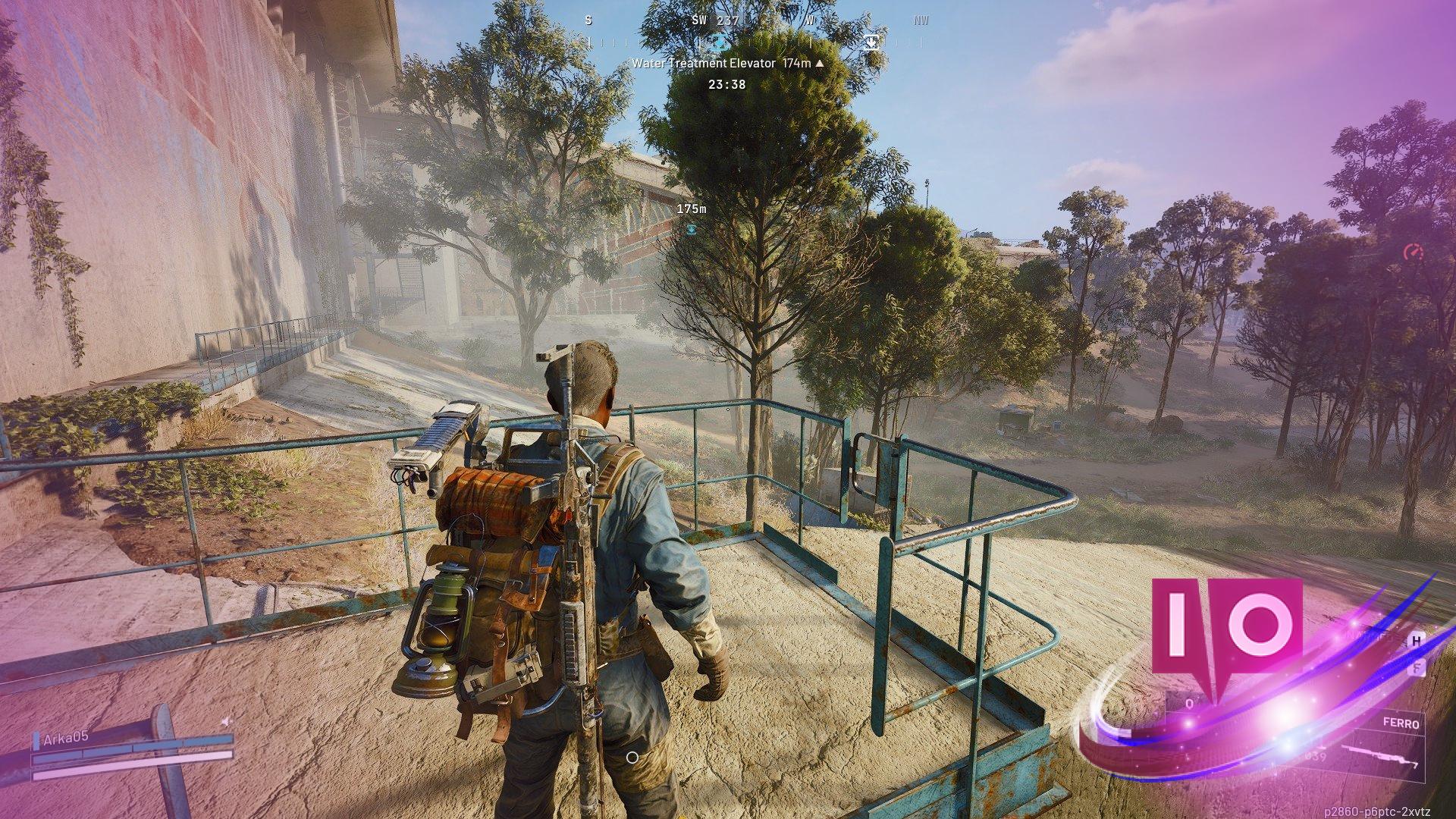Viewport: 1456px width, 819px height.
Task: Click the Water Treatment Elevator objective label
Action: click(x=705, y=64)
